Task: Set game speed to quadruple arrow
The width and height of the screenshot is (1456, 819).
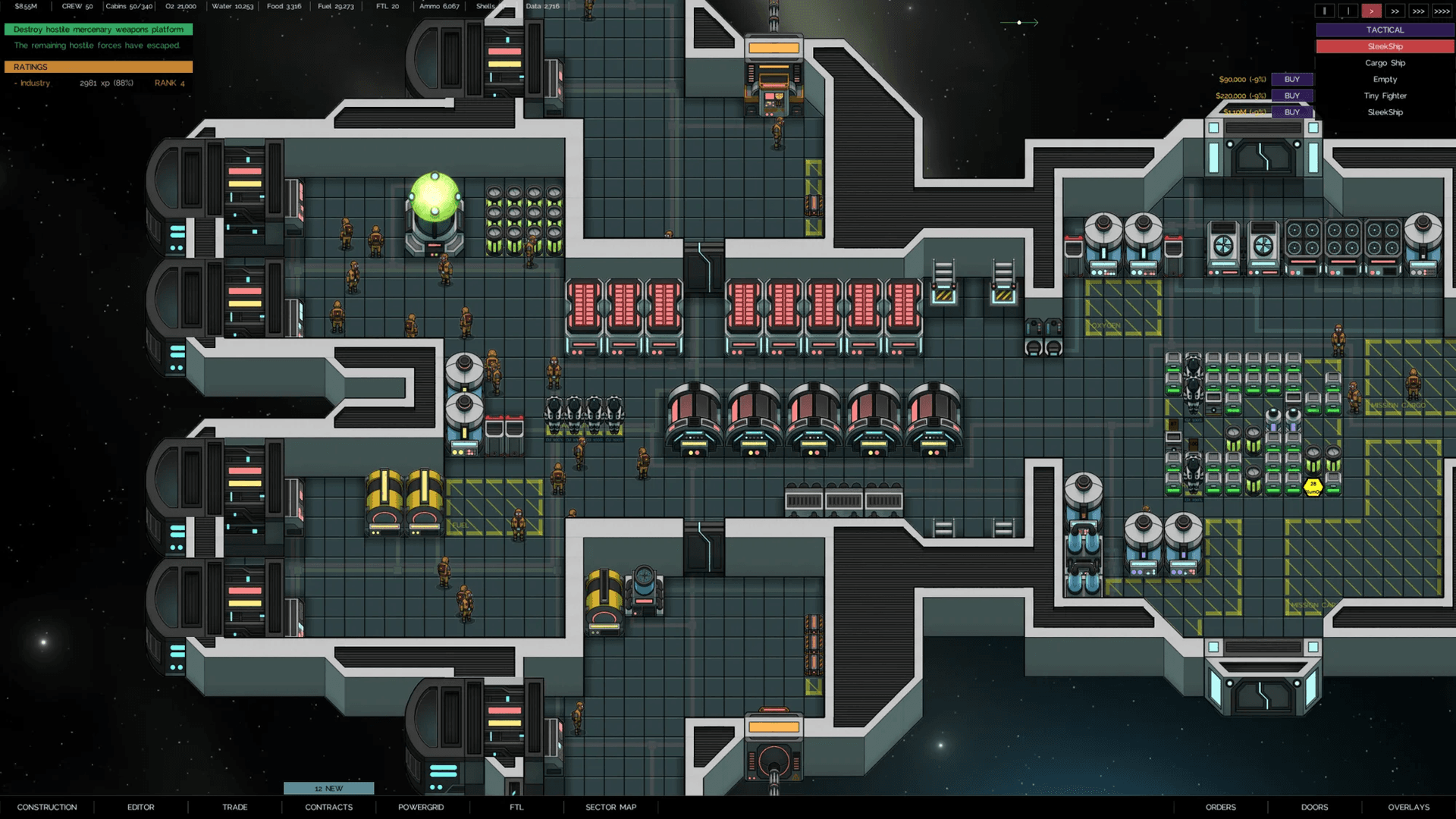Action: click(1442, 11)
